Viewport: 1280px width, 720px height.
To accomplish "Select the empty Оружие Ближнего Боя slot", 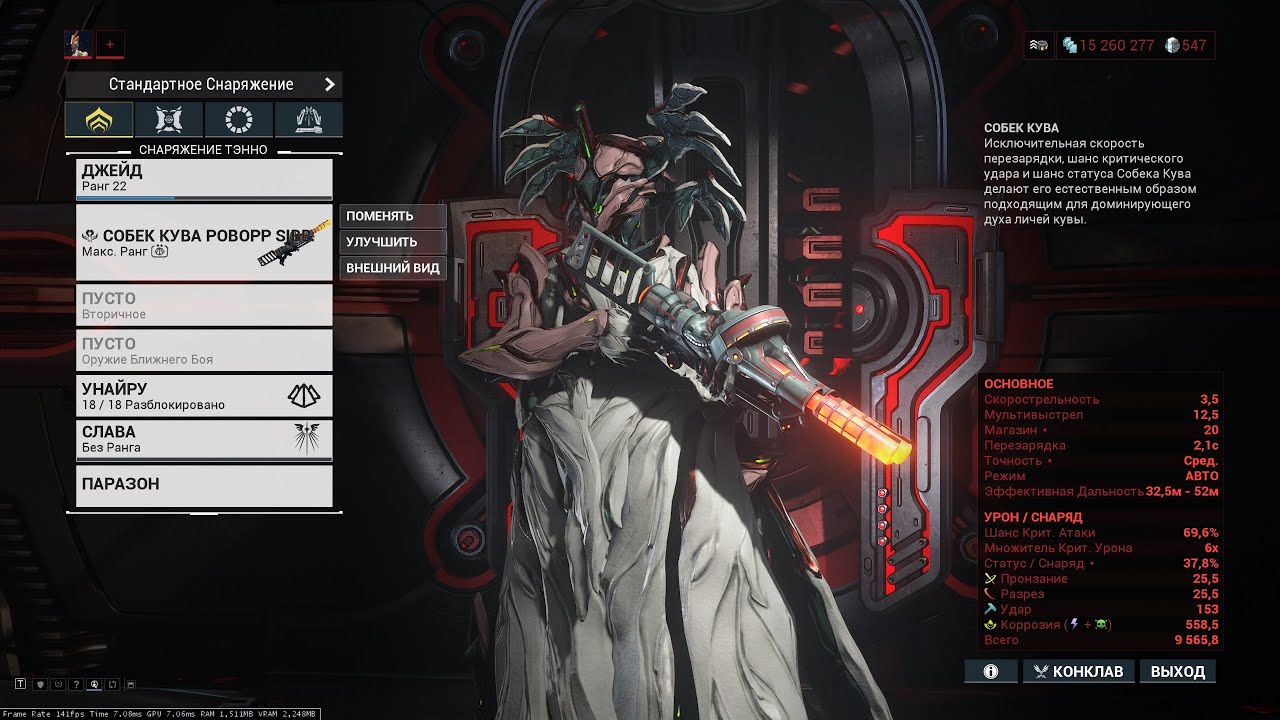I will tap(204, 350).
